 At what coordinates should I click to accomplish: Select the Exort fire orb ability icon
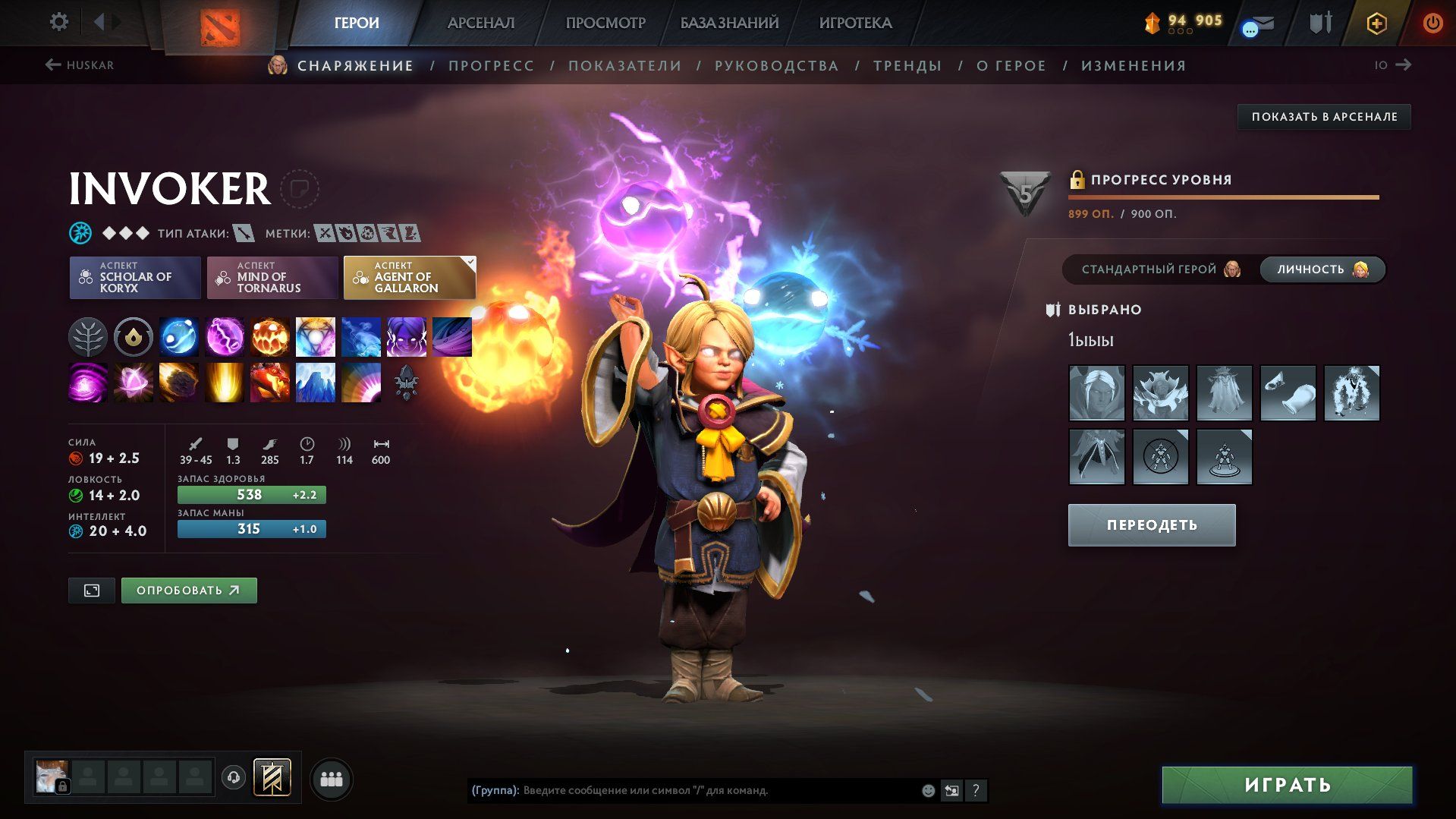[270, 337]
